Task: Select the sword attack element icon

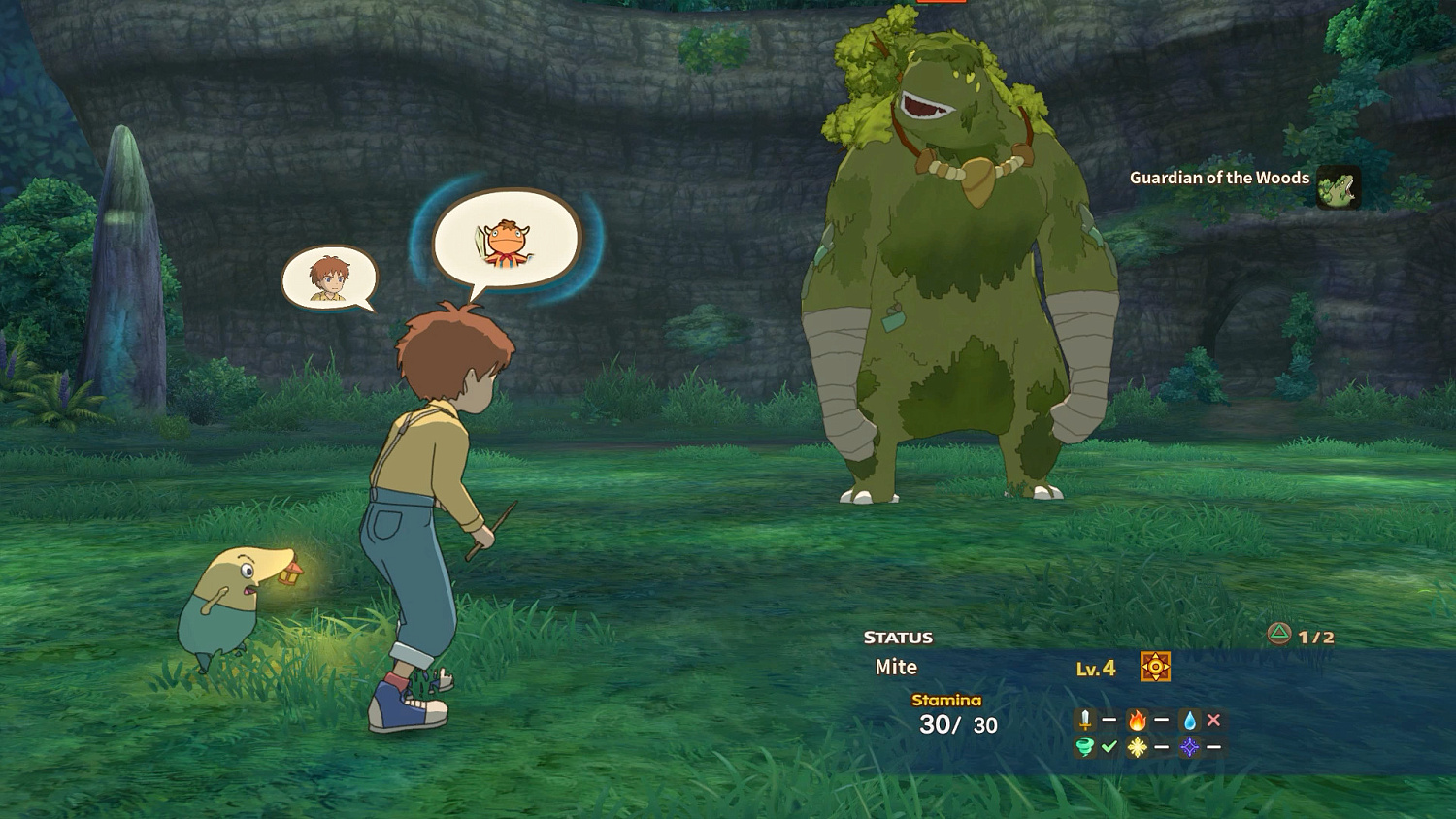Action: click(1084, 719)
